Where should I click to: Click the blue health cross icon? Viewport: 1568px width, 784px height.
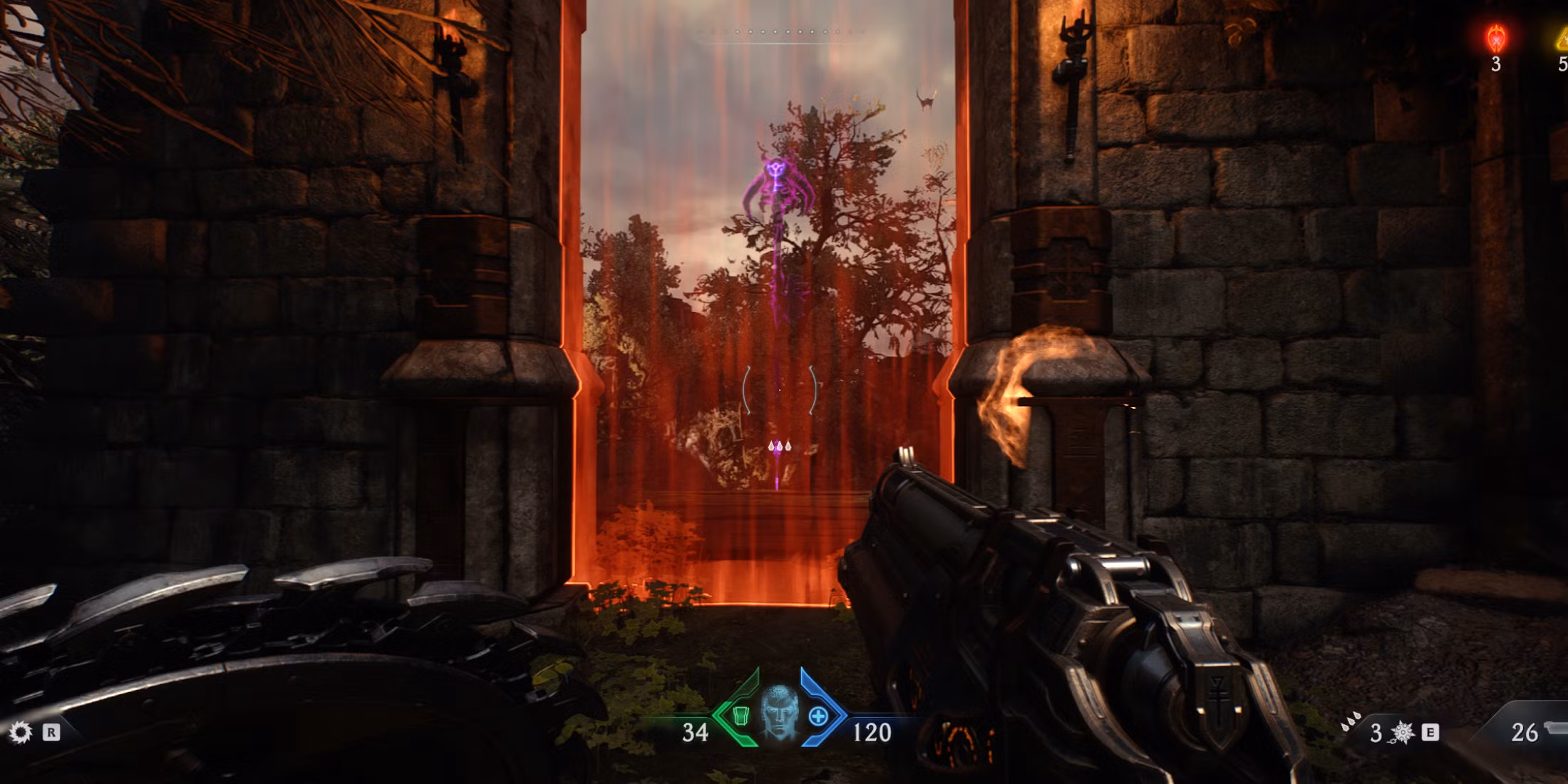click(818, 716)
